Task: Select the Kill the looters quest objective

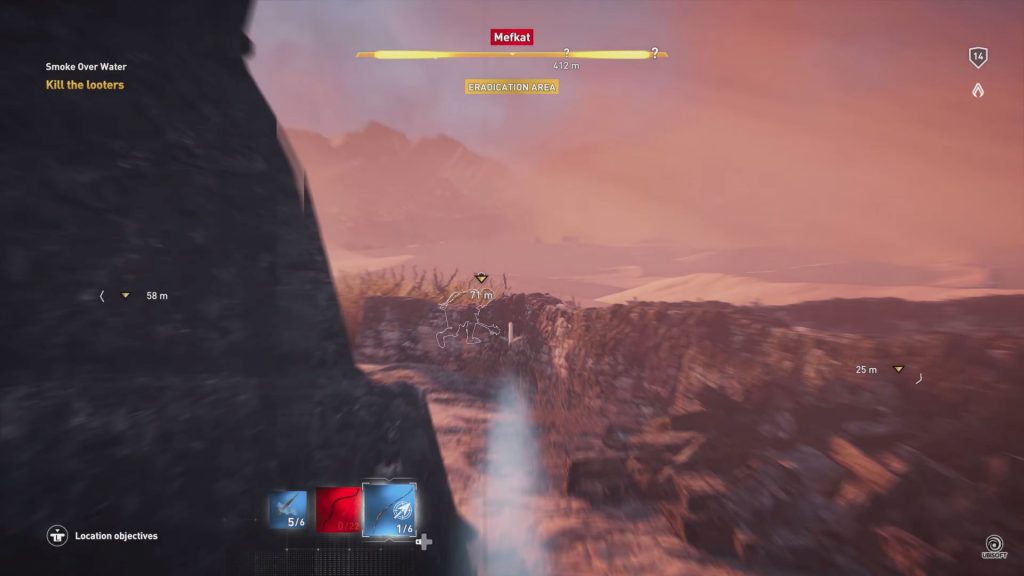Action: 85,85
